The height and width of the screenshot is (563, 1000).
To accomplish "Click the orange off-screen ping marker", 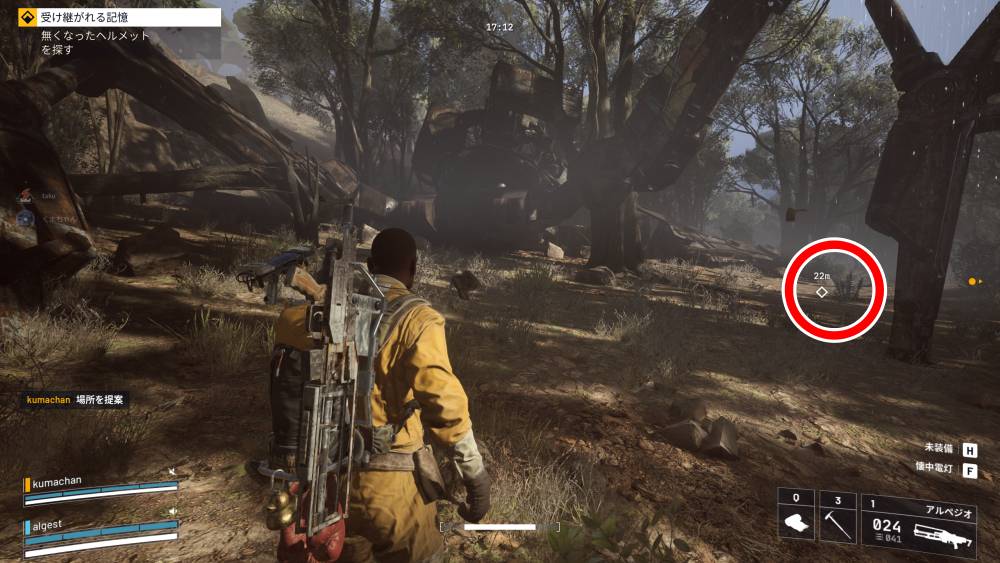I will [x=971, y=281].
